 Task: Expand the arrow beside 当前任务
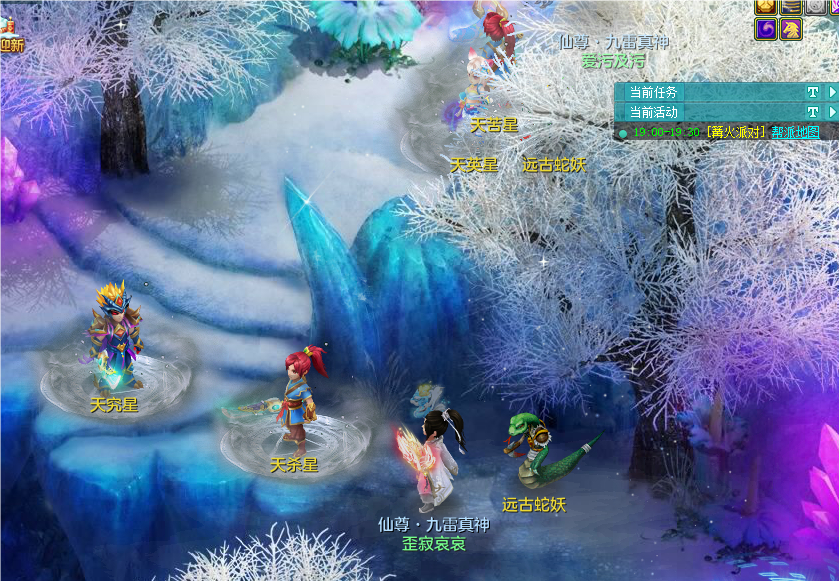[x=832, y=92]
